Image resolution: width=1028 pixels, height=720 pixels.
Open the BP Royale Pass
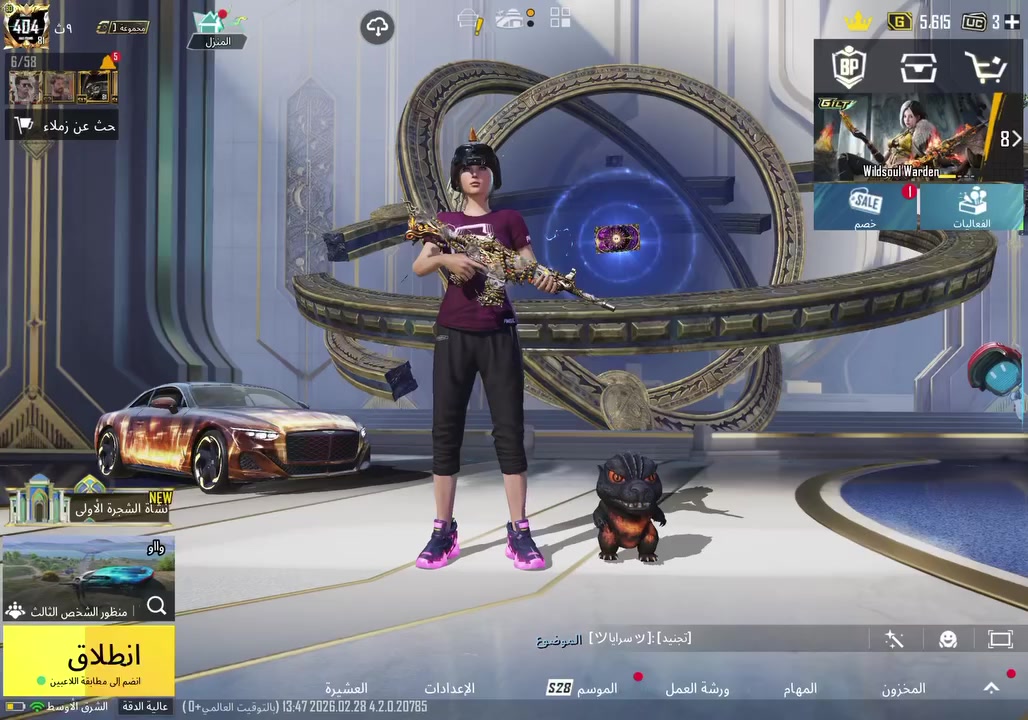pyautogui.click(x=849, y=68)
